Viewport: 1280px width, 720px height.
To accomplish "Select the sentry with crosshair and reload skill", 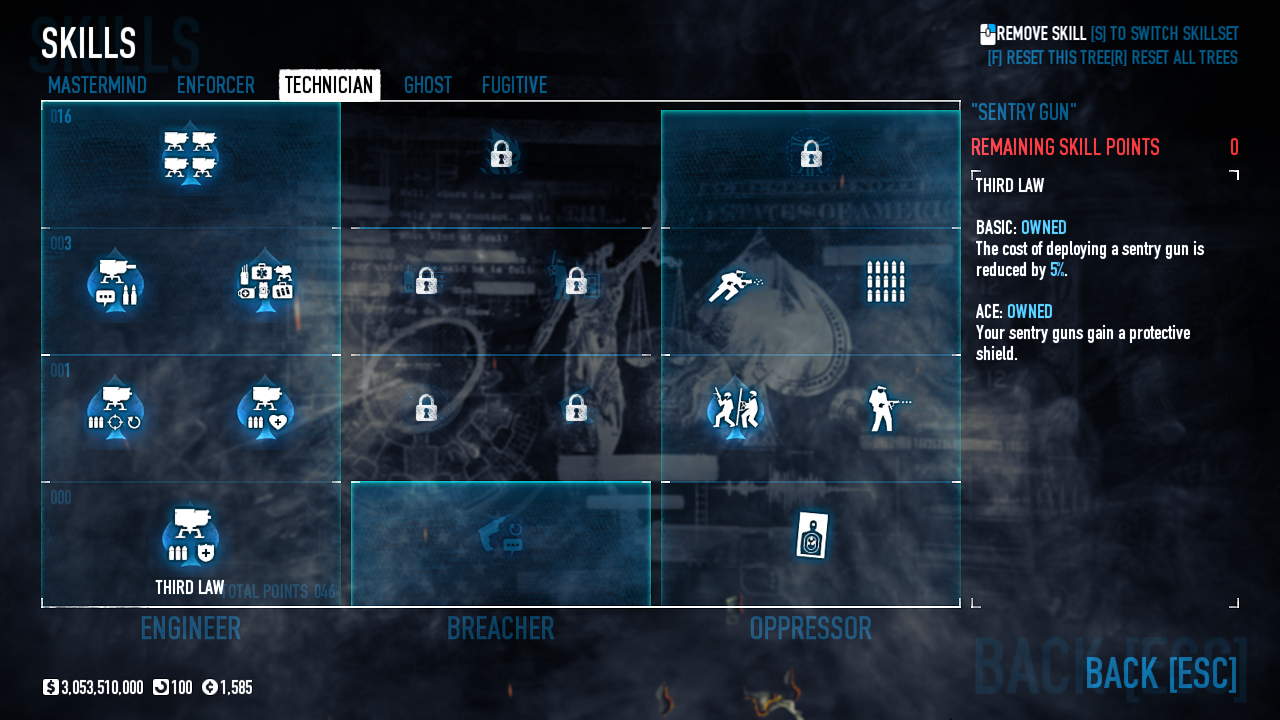I will 115,409.
